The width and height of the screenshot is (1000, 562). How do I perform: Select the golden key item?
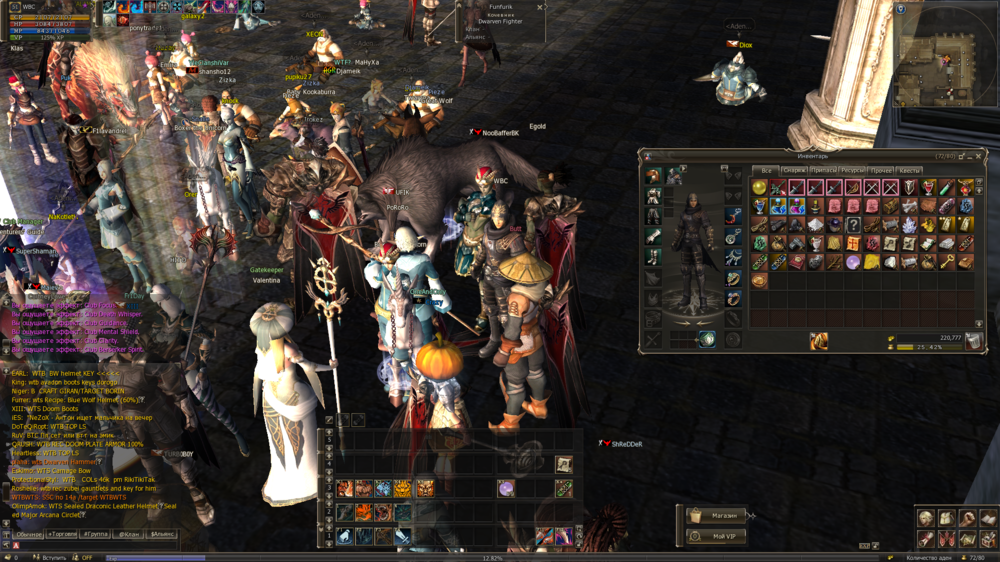(947, 262)
